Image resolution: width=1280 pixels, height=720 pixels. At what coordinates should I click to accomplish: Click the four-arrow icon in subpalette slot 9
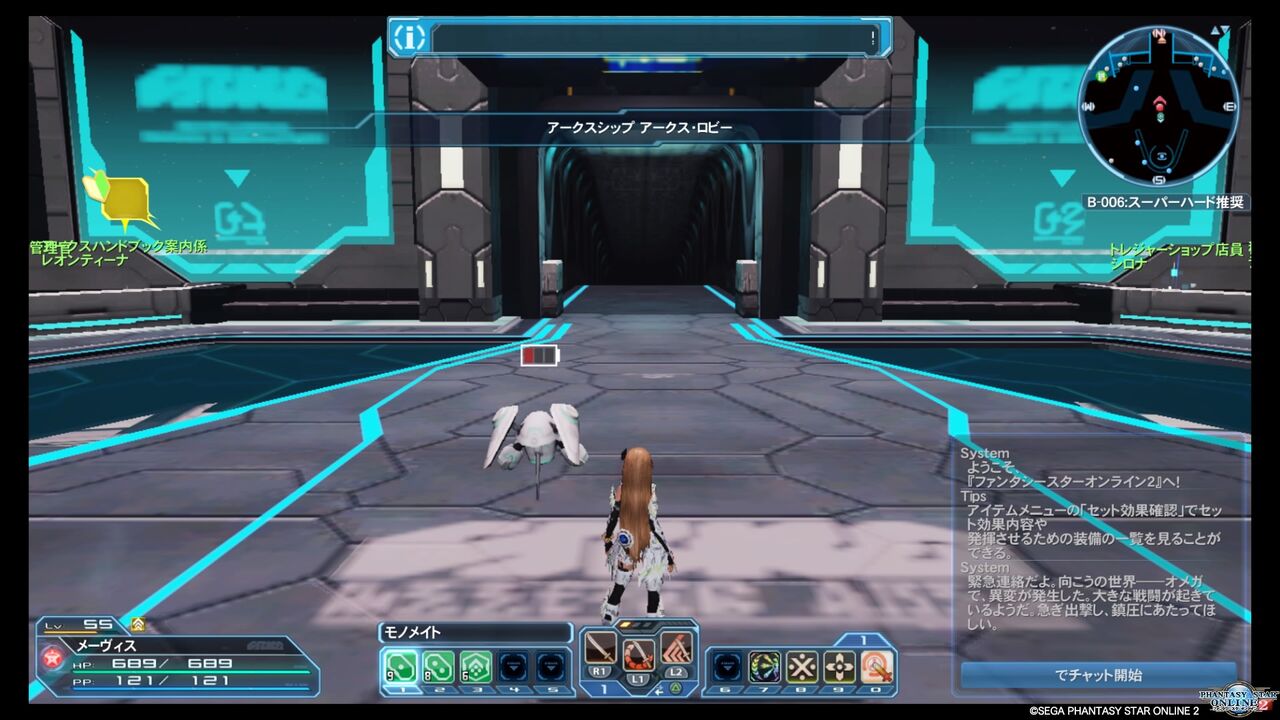tap(838, 666)
